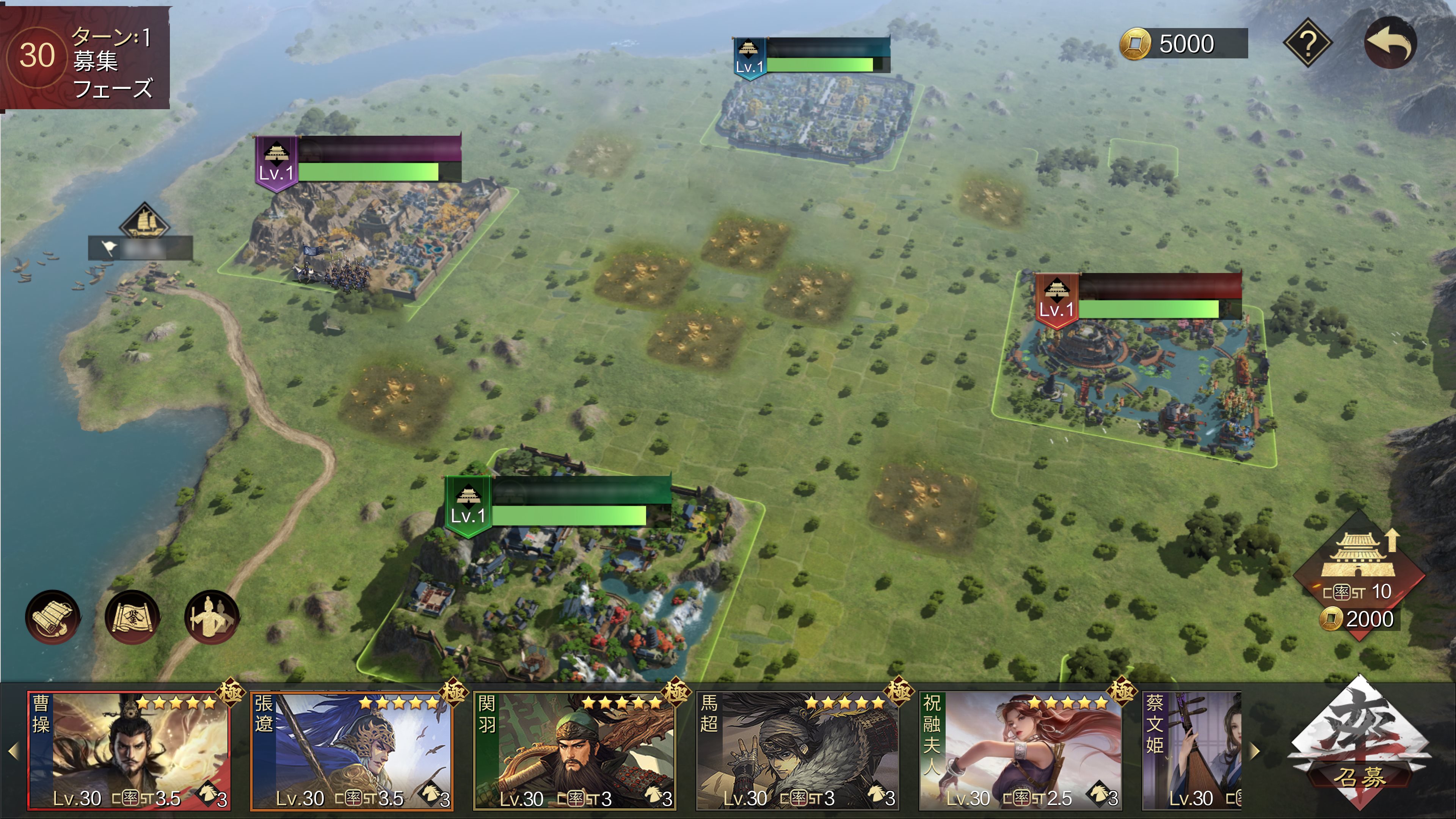Image resolution: width=1456 pixels, height=819 pixels.
Task: Open the strategy map scroll icon
Action: tap(132, 617)
